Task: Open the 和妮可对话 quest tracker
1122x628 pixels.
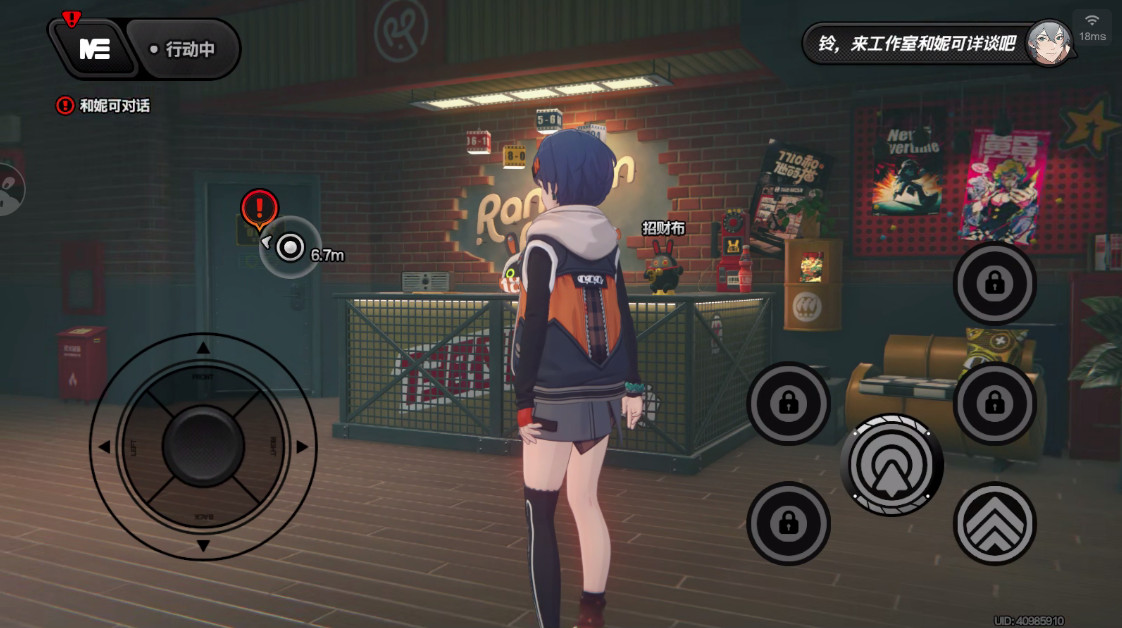Action: pyautogui.click(x=104, y=105)
